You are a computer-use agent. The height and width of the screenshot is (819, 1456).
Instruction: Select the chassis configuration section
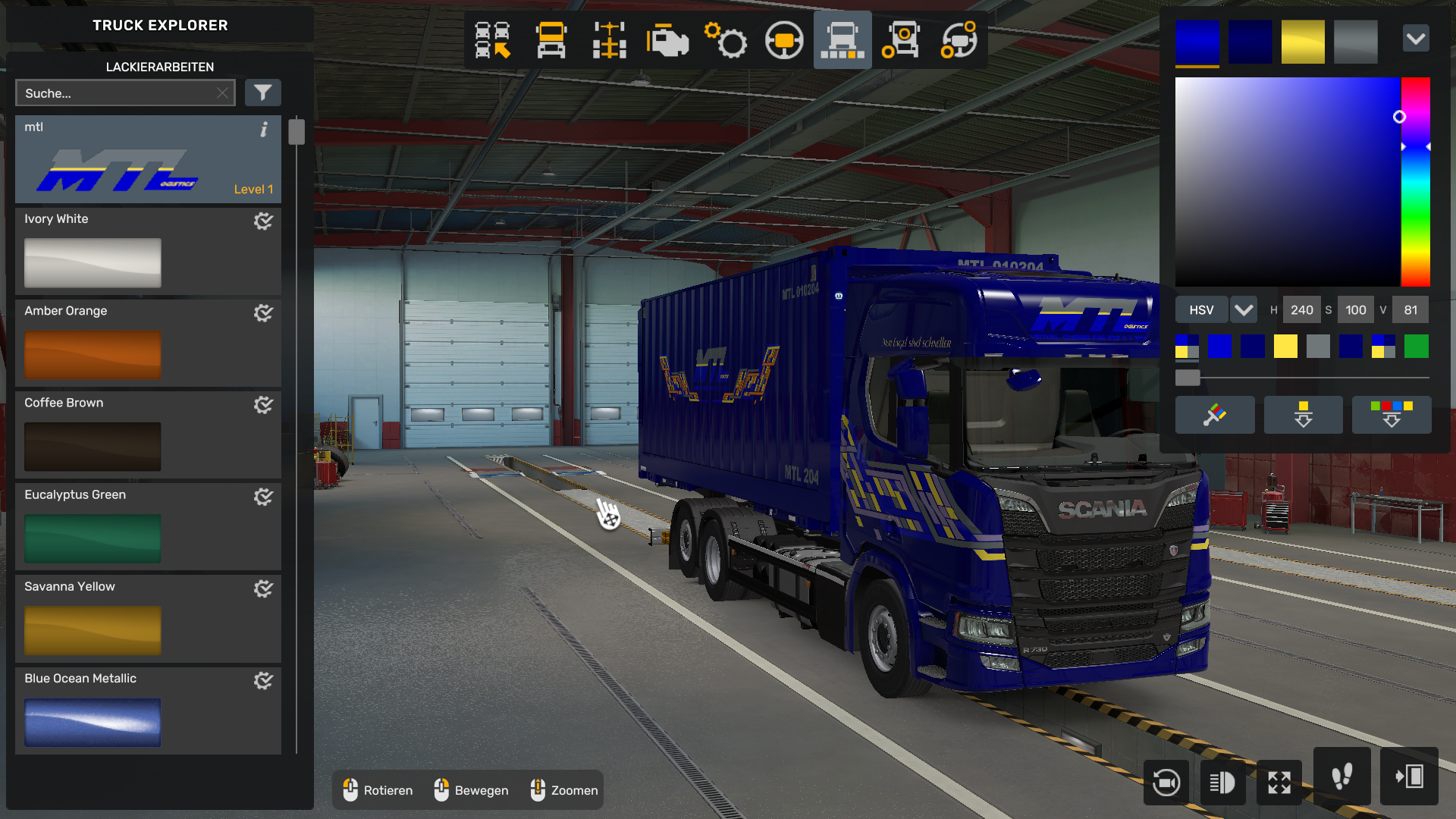[x=607, y=41]
